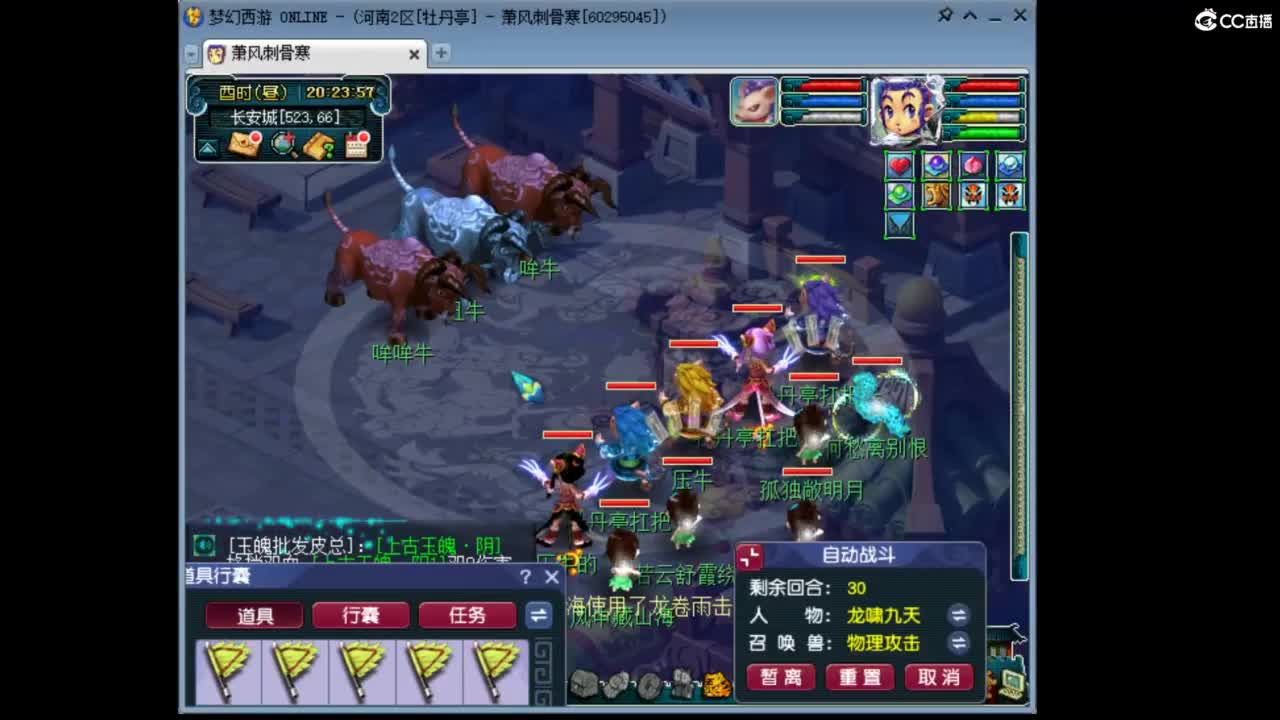This screenshot has width=1280, height=720.
Task: Select the blue orb mana item icon
Action: click(935, 165)
